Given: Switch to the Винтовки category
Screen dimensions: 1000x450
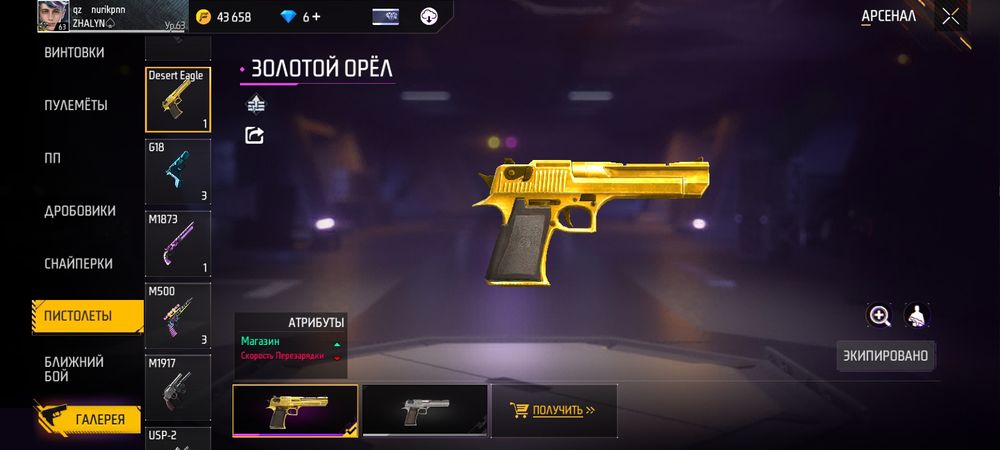Looking at the screenshot, I should pyautogui.click(x=74, y=52).
